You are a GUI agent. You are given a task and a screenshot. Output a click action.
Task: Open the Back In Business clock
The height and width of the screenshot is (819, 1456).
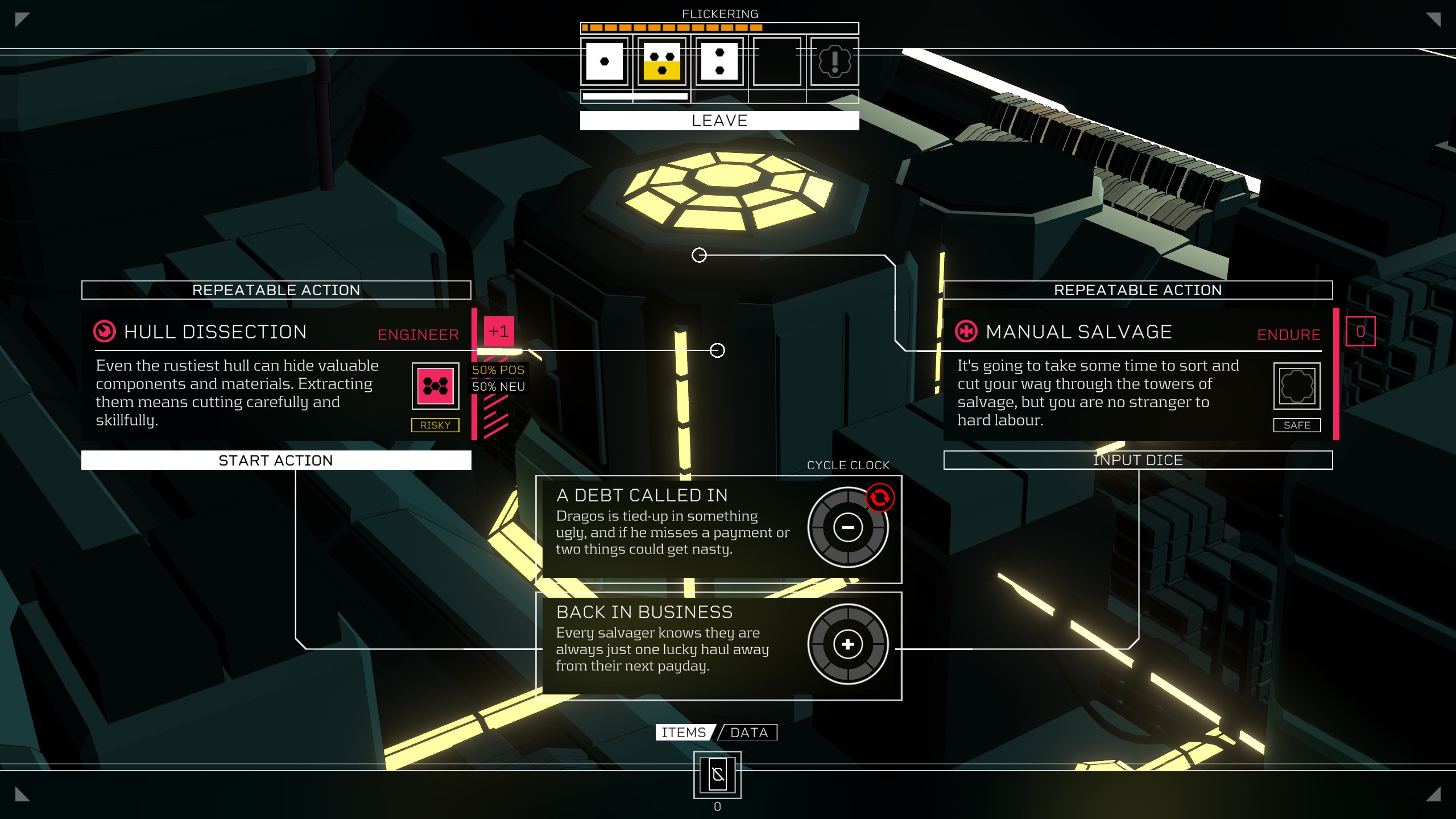(847, 644)
